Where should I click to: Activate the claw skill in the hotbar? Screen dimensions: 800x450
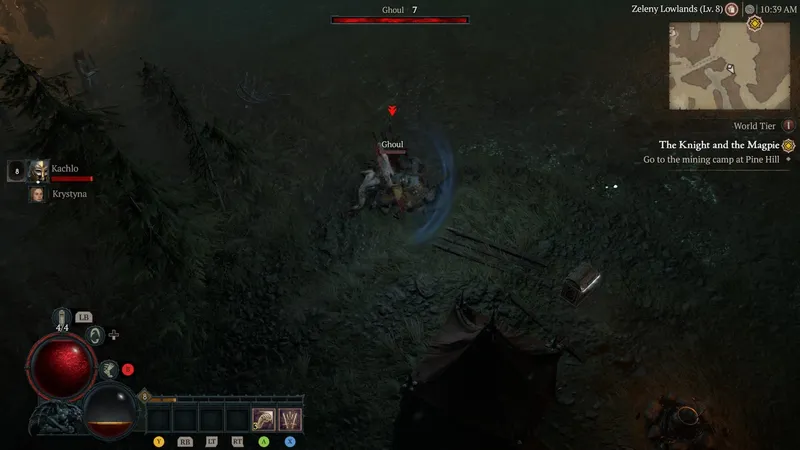tap(264, 419)
